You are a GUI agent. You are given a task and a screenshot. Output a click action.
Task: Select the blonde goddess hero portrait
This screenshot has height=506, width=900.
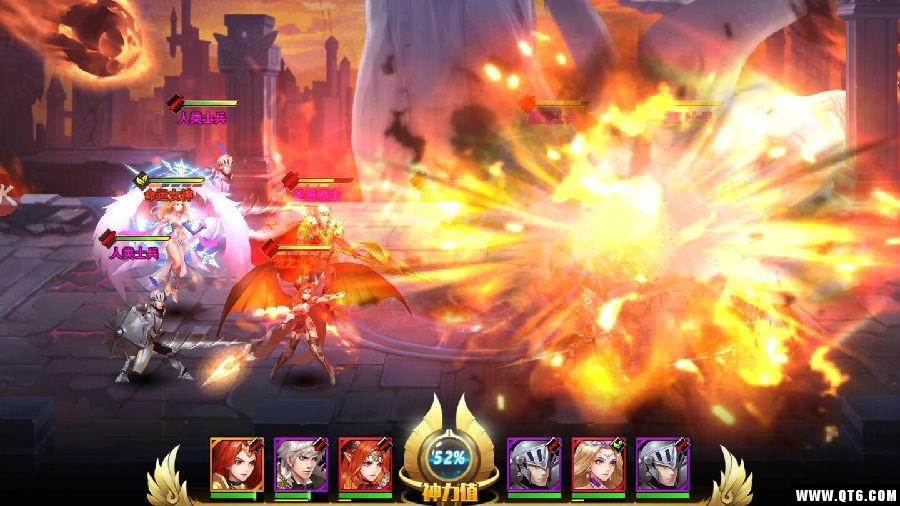[x=598, y=463]
